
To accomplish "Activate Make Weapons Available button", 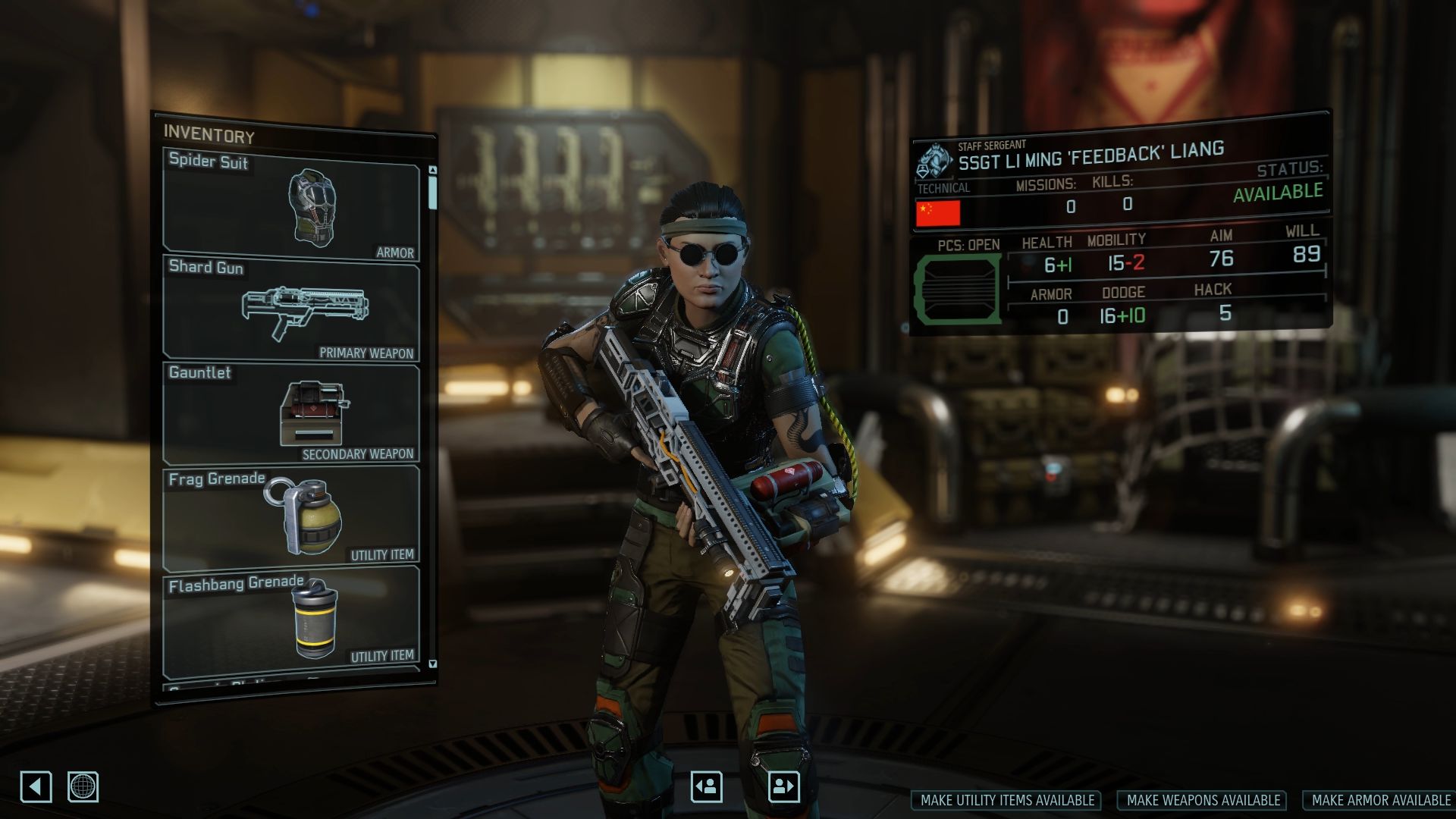I will coord(1203,800).
